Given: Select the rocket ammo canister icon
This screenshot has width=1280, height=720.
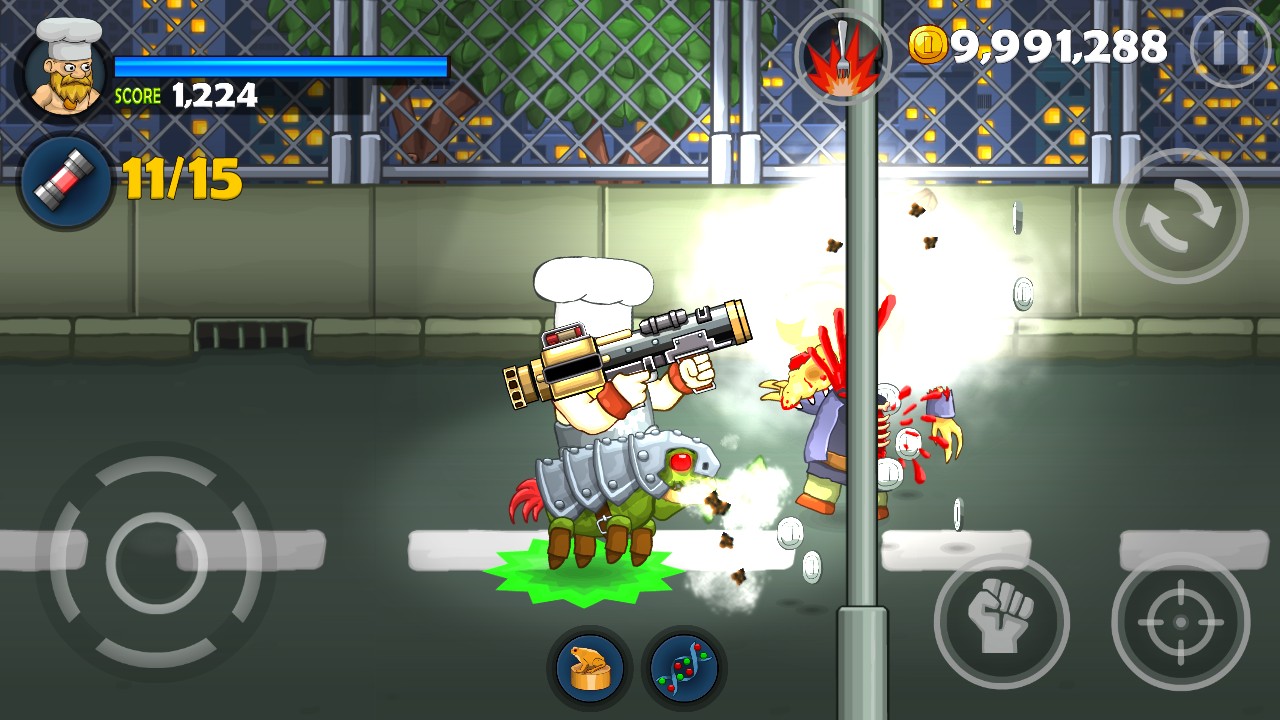Looking at the screenshot, I should coord(67,182).
